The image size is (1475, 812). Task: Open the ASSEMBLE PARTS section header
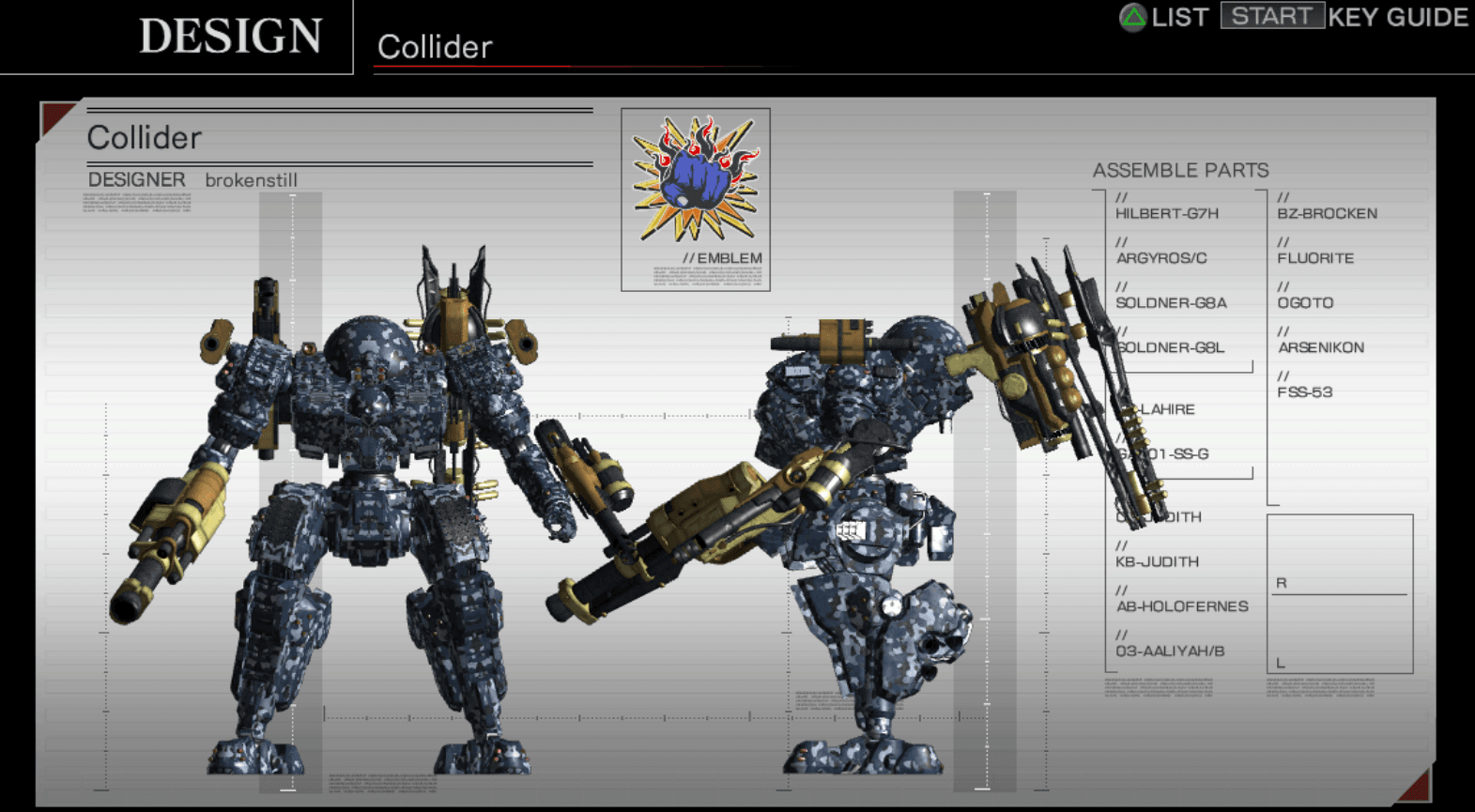[x=1181, y=170]
